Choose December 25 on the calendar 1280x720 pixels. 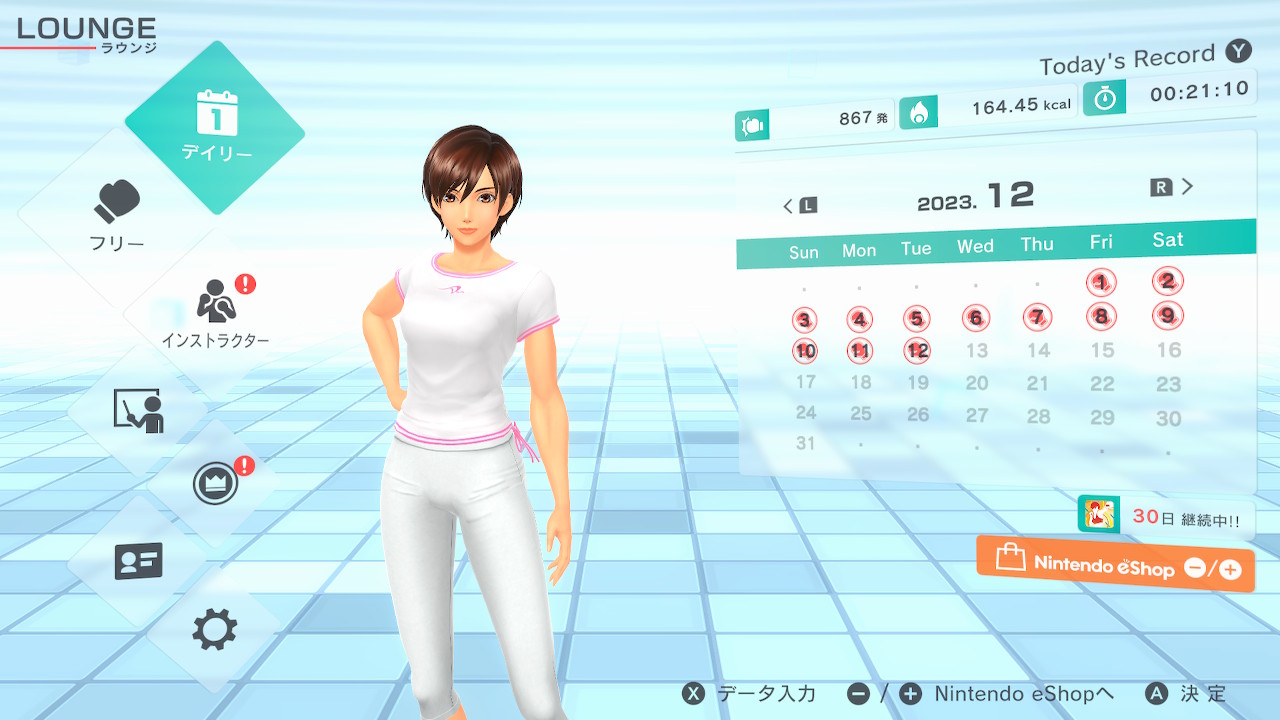coord(860,413)
